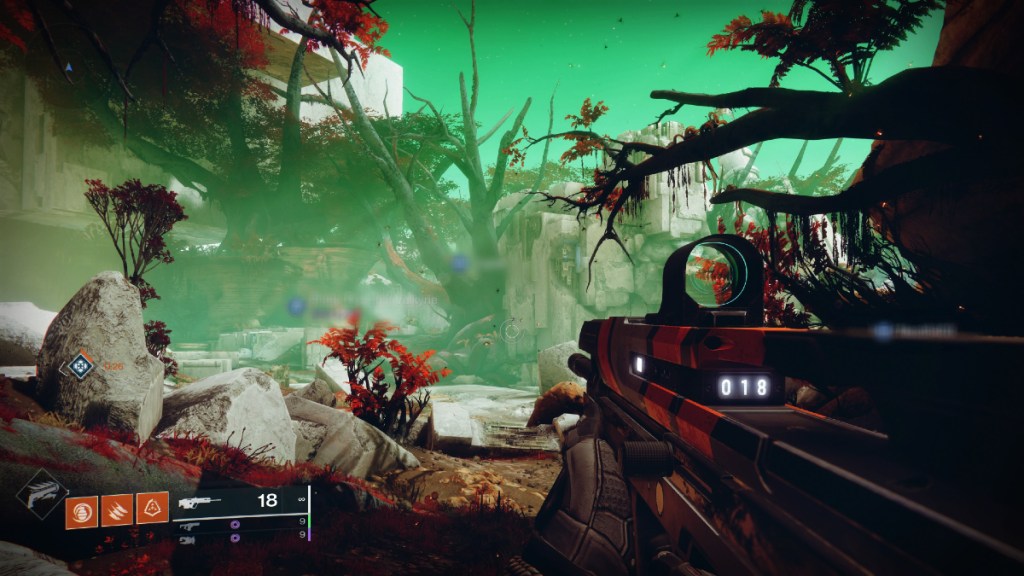Select the equipped primary rifle weapon row
Image resolution: width=1024 pixels, height=576 pixels.
coord(240,501)
